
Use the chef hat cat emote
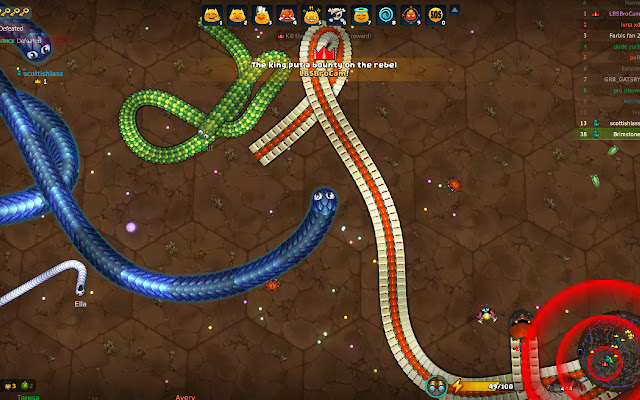(261, 15)
